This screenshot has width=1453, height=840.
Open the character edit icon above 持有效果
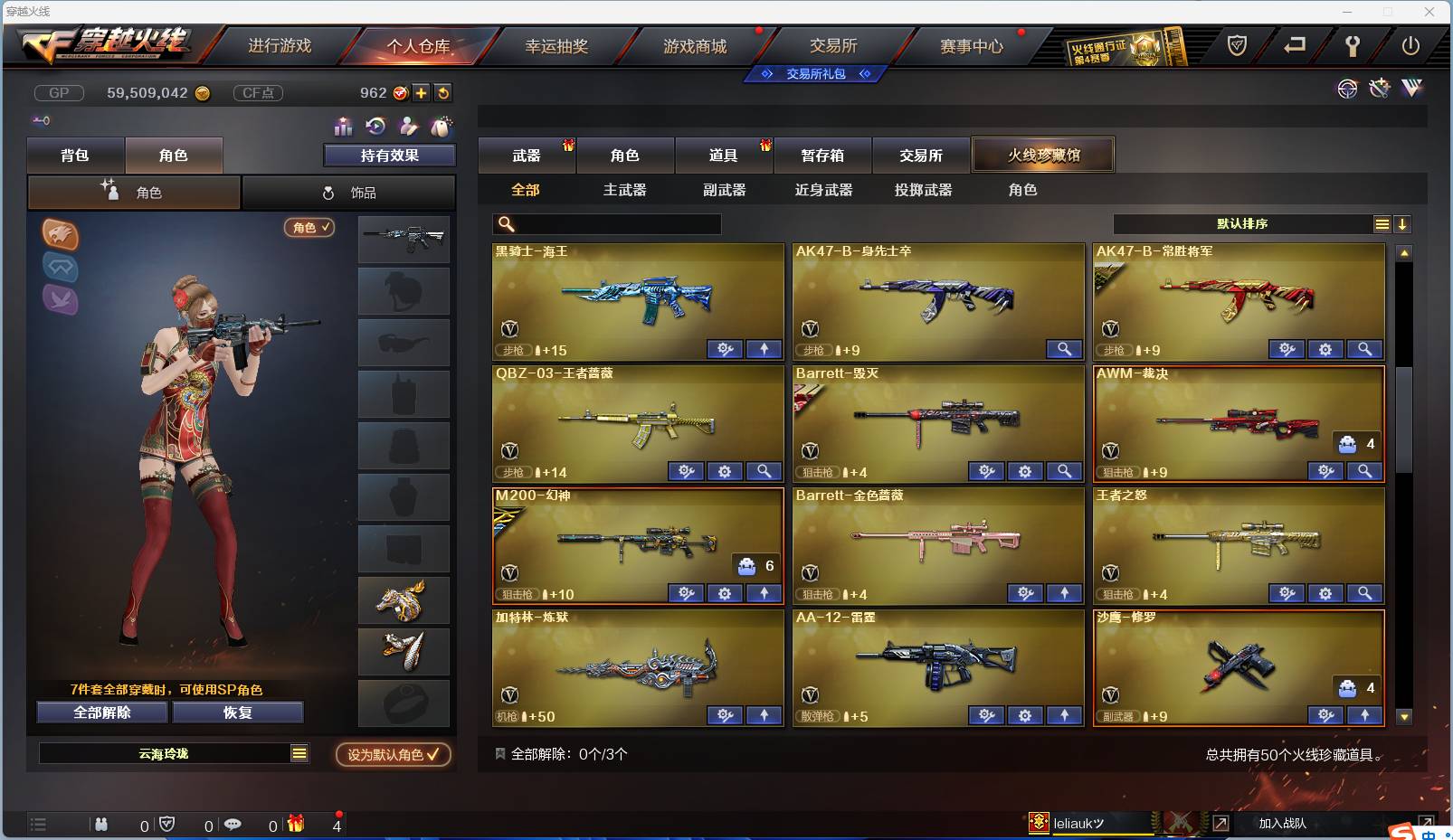[x=408, y=127]
